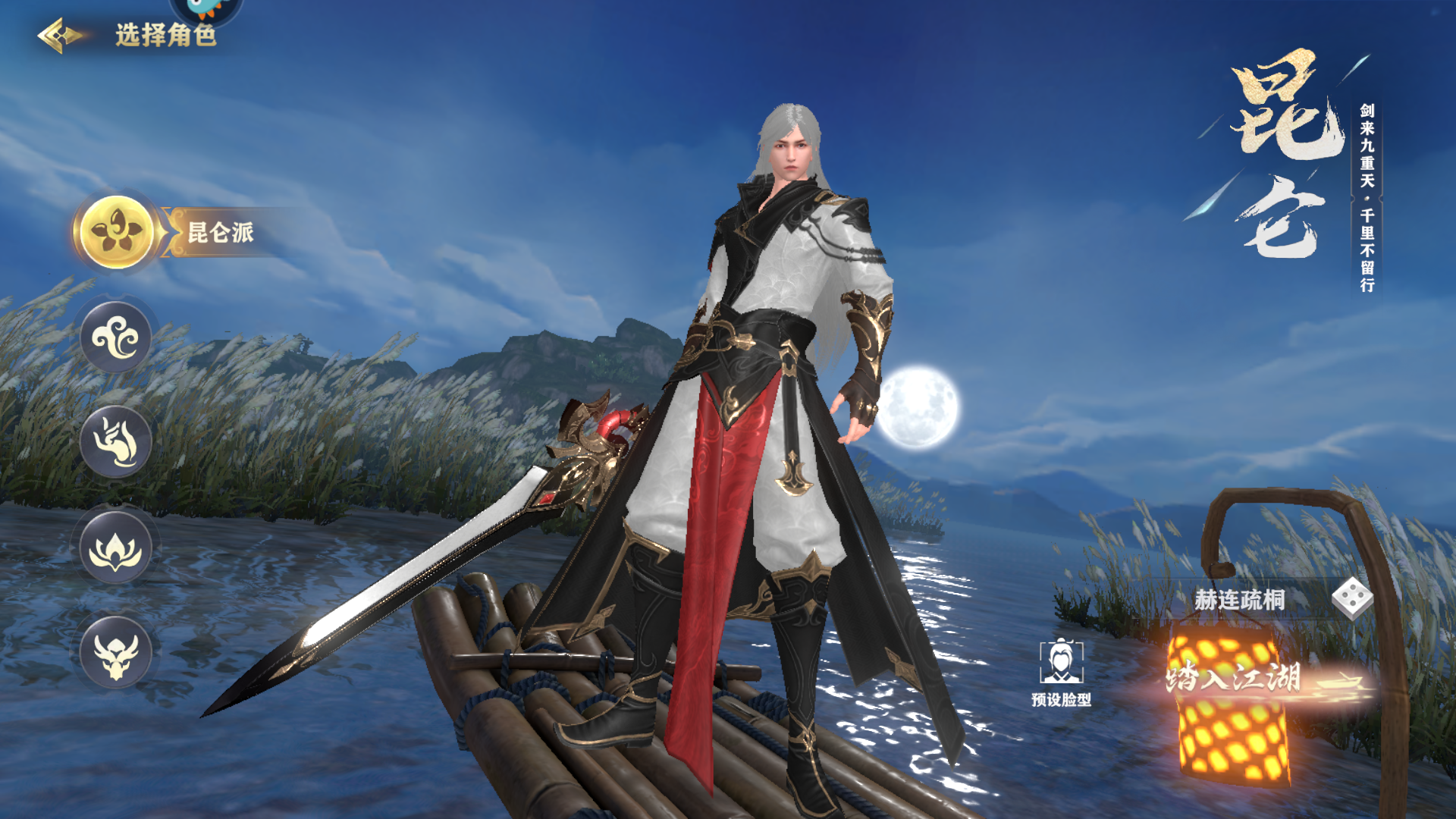Image resolution: width=1456 pixels, height=819 pixels.
Task: Open the 昆仑派 sect name banner
Action: pos(220,234)
